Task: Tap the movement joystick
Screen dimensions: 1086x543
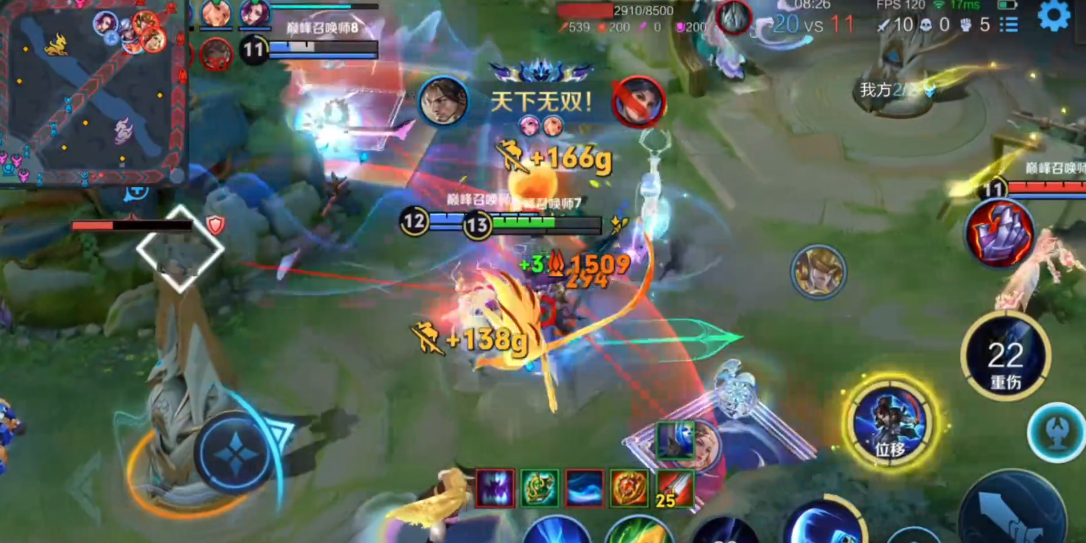Action: click(232, 455)
